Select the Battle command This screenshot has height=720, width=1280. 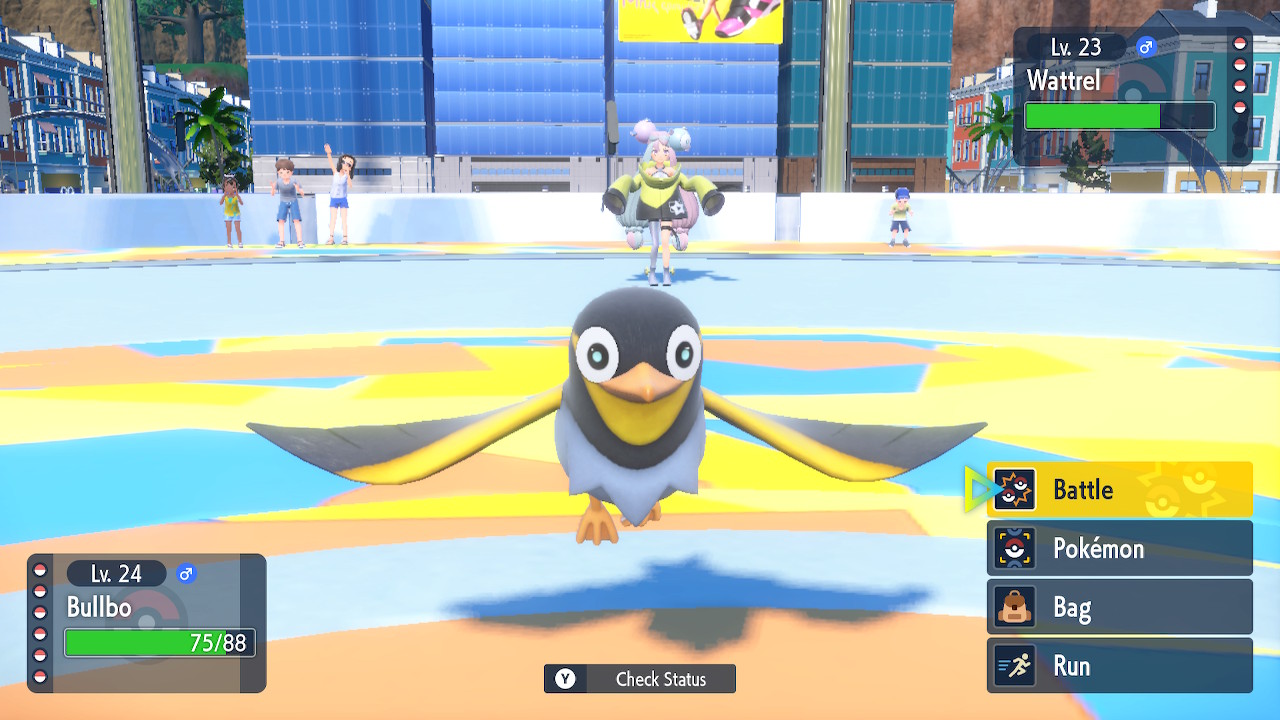[1119, 490]
